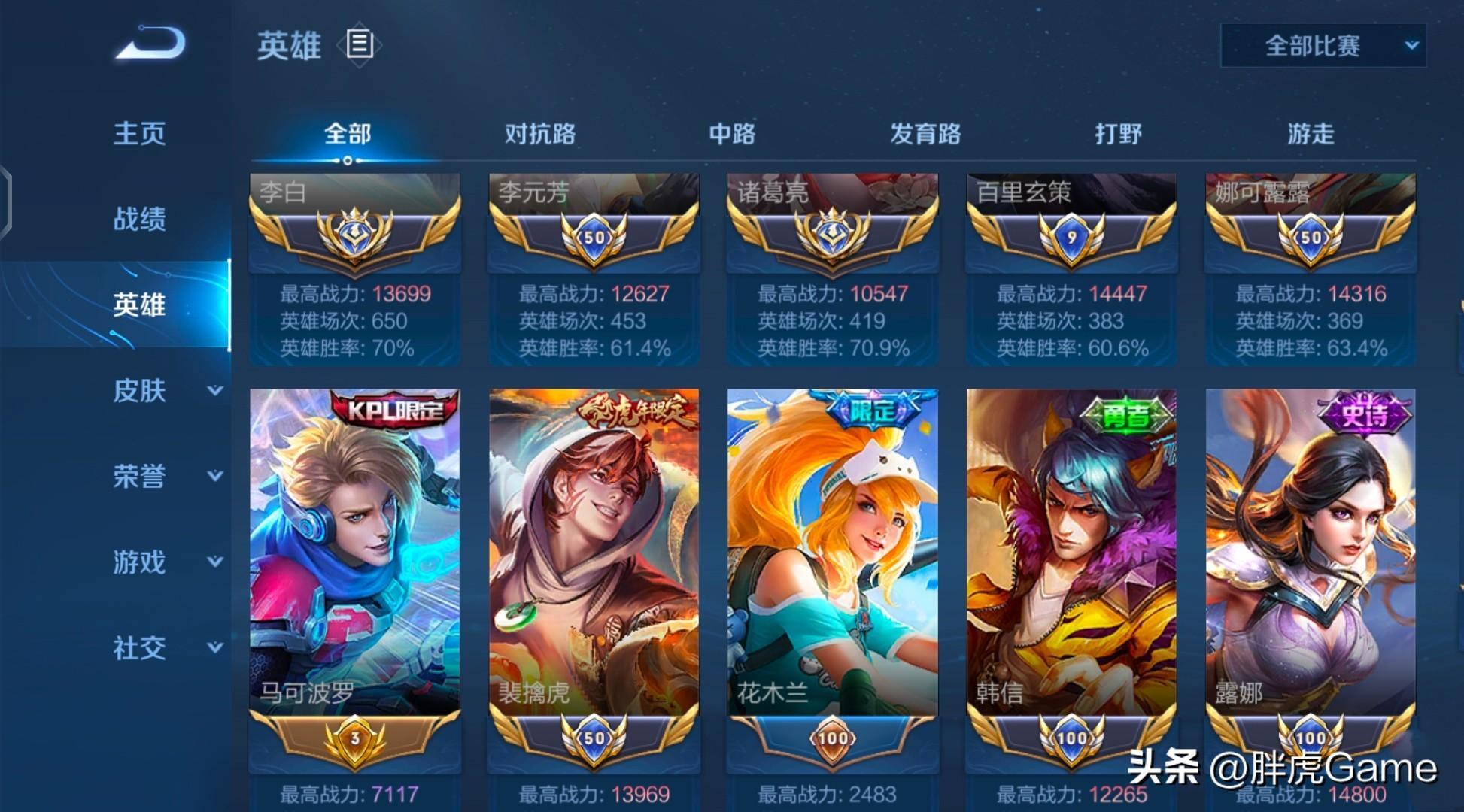Select the 马可波罗 hero card
The height and width of the screenshot is (812, 1464).
click(x=354, y=553)
